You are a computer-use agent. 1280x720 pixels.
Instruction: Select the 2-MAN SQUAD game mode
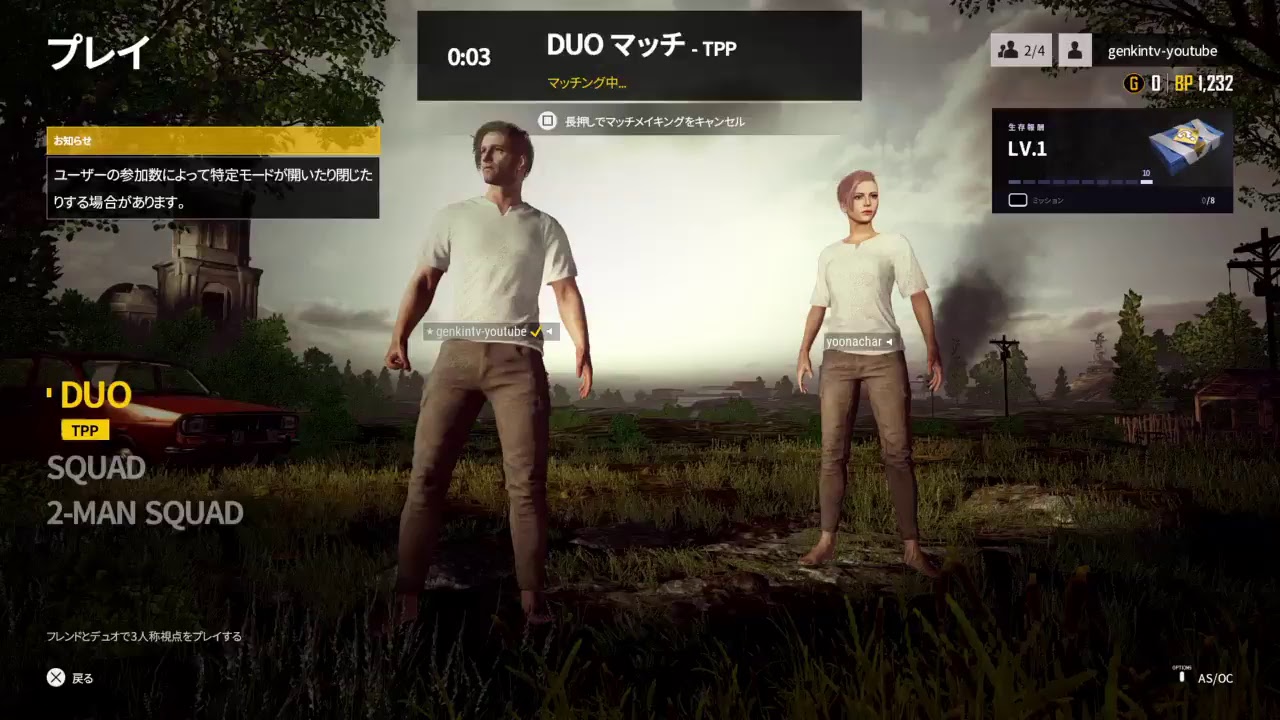pos(145,513)
